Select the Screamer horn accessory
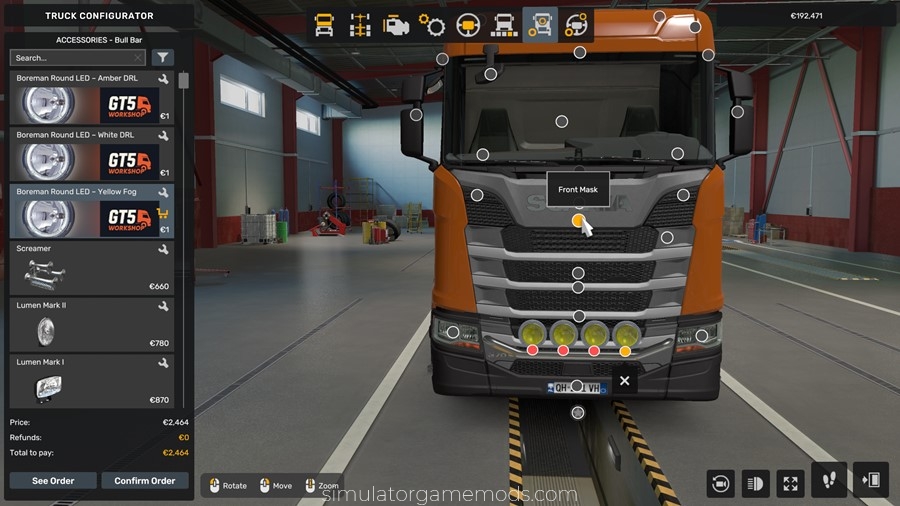The image size is (900, 506). (x=90, y=267)
